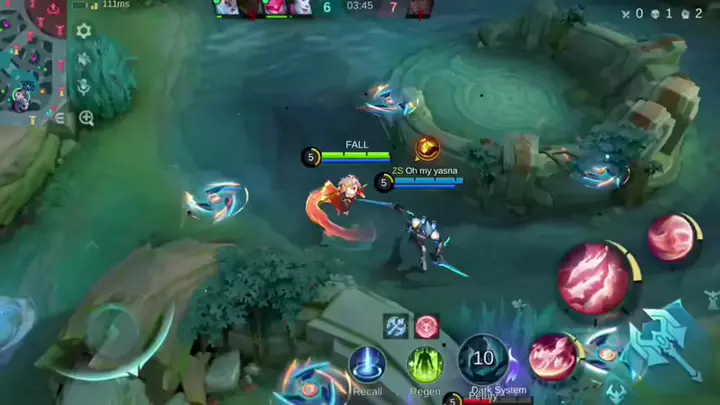
Task: Use the Regen ability
Action: (425, 364)
